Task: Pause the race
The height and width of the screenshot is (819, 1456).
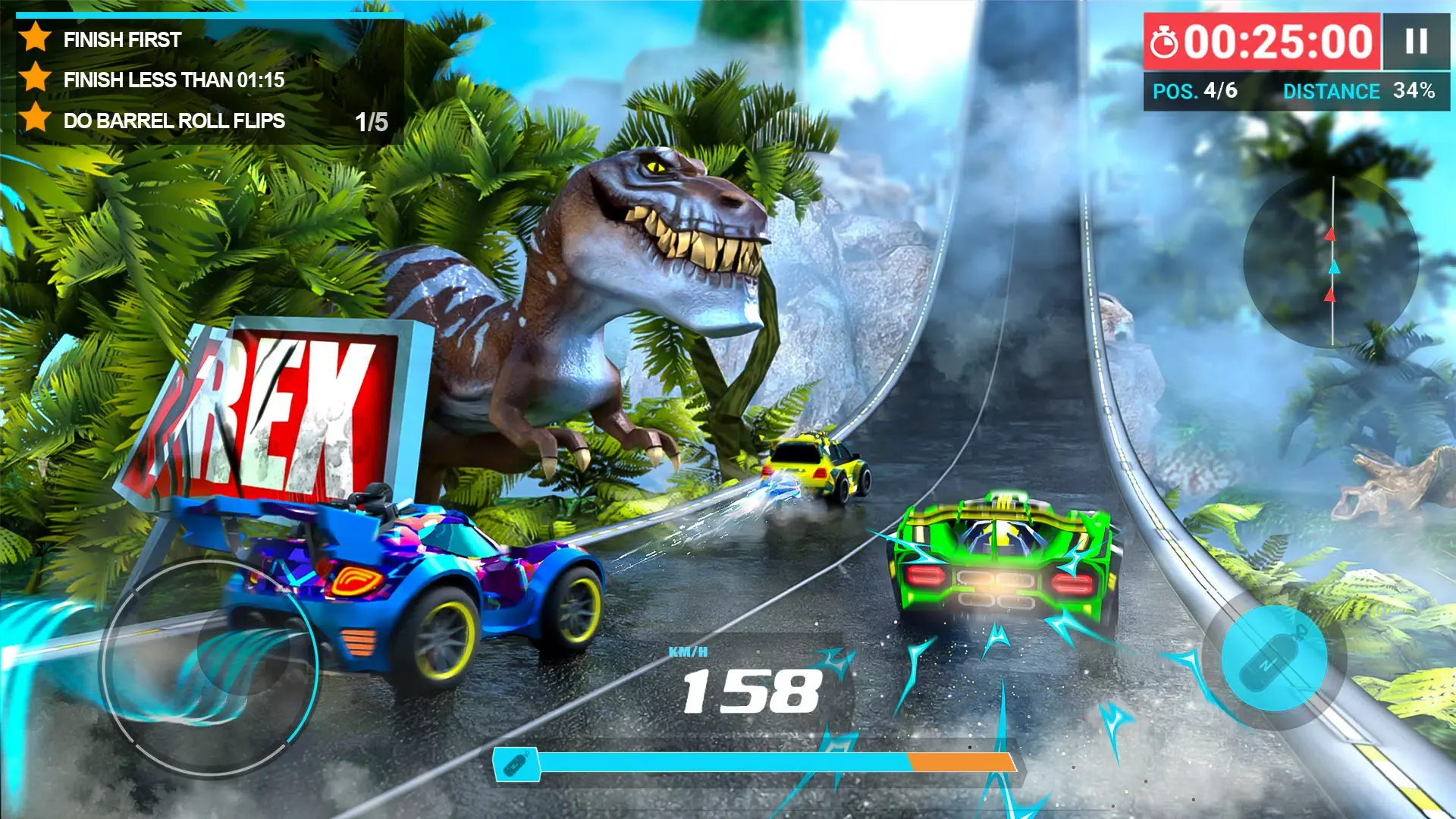Action: (1416, 41)
